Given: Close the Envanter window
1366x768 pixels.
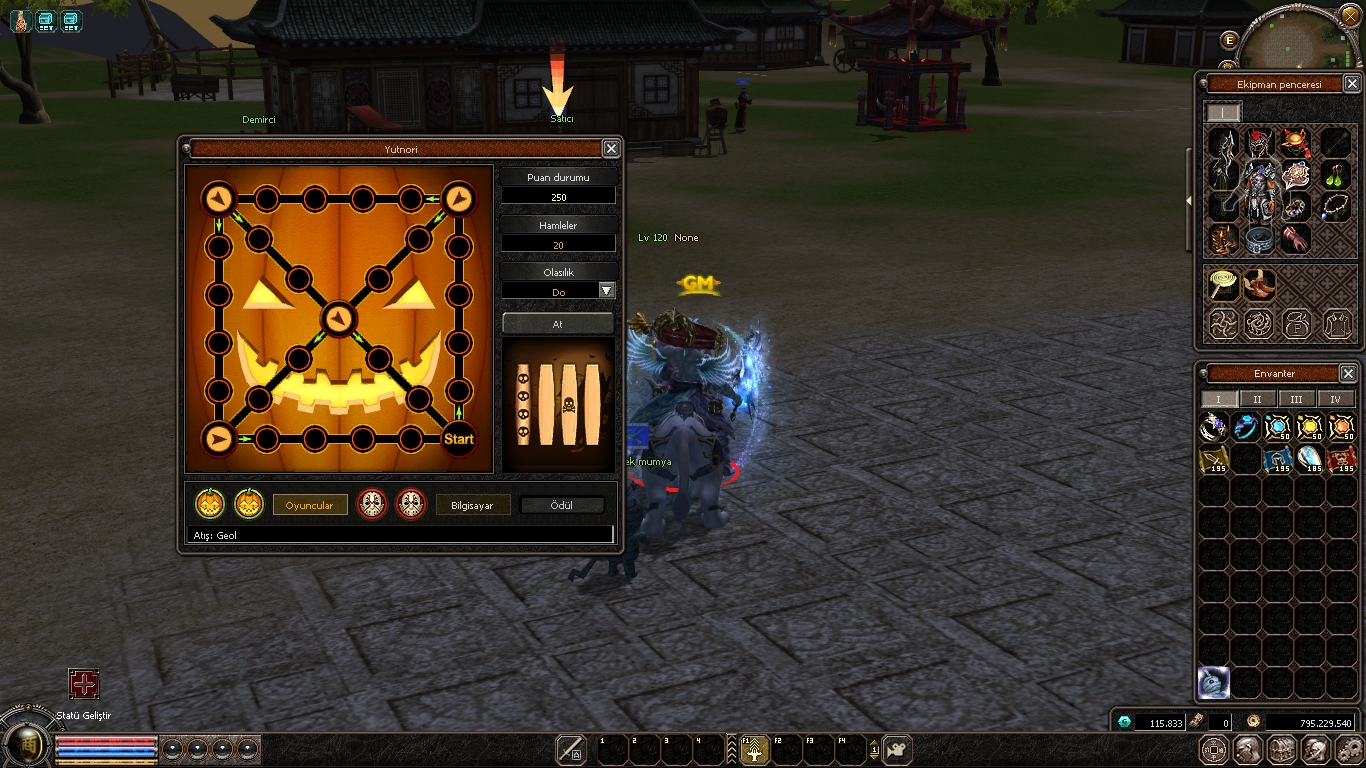Looking at the screenshot, I should pyautogui.click(x=1347, y=374).
